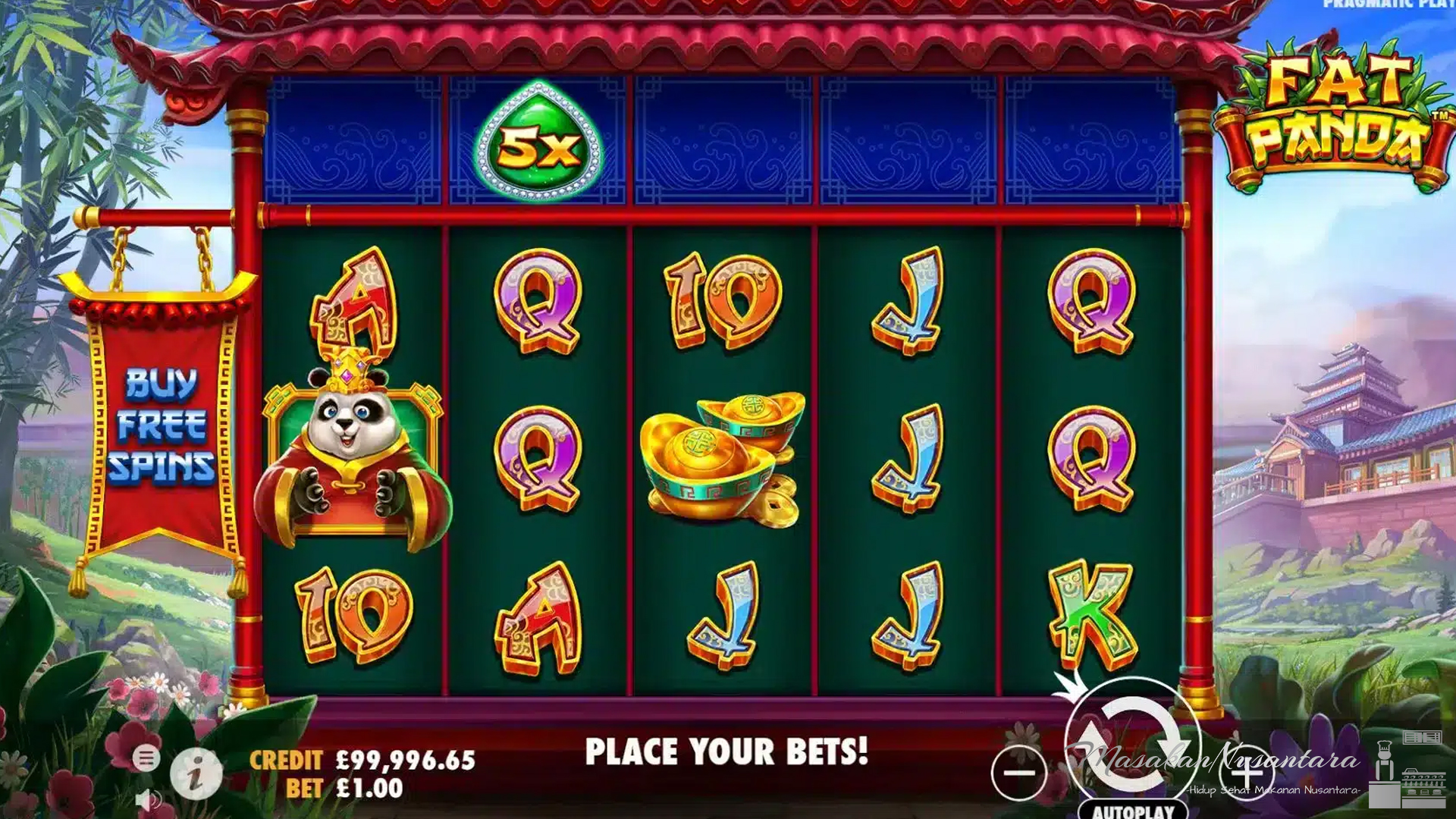Toggle the sound speaker icon
1456x819 pixels.
click(x=149, y=799)
